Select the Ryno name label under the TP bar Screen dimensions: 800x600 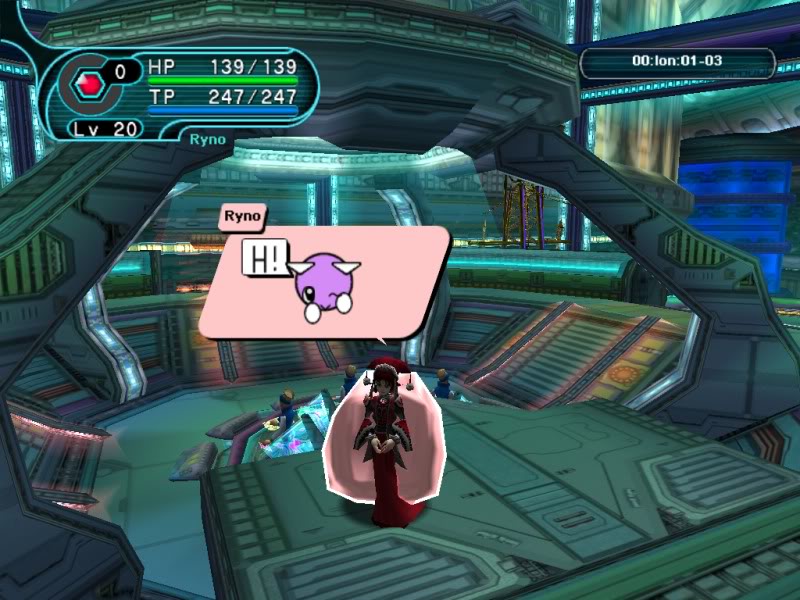(x=207, y=139)
